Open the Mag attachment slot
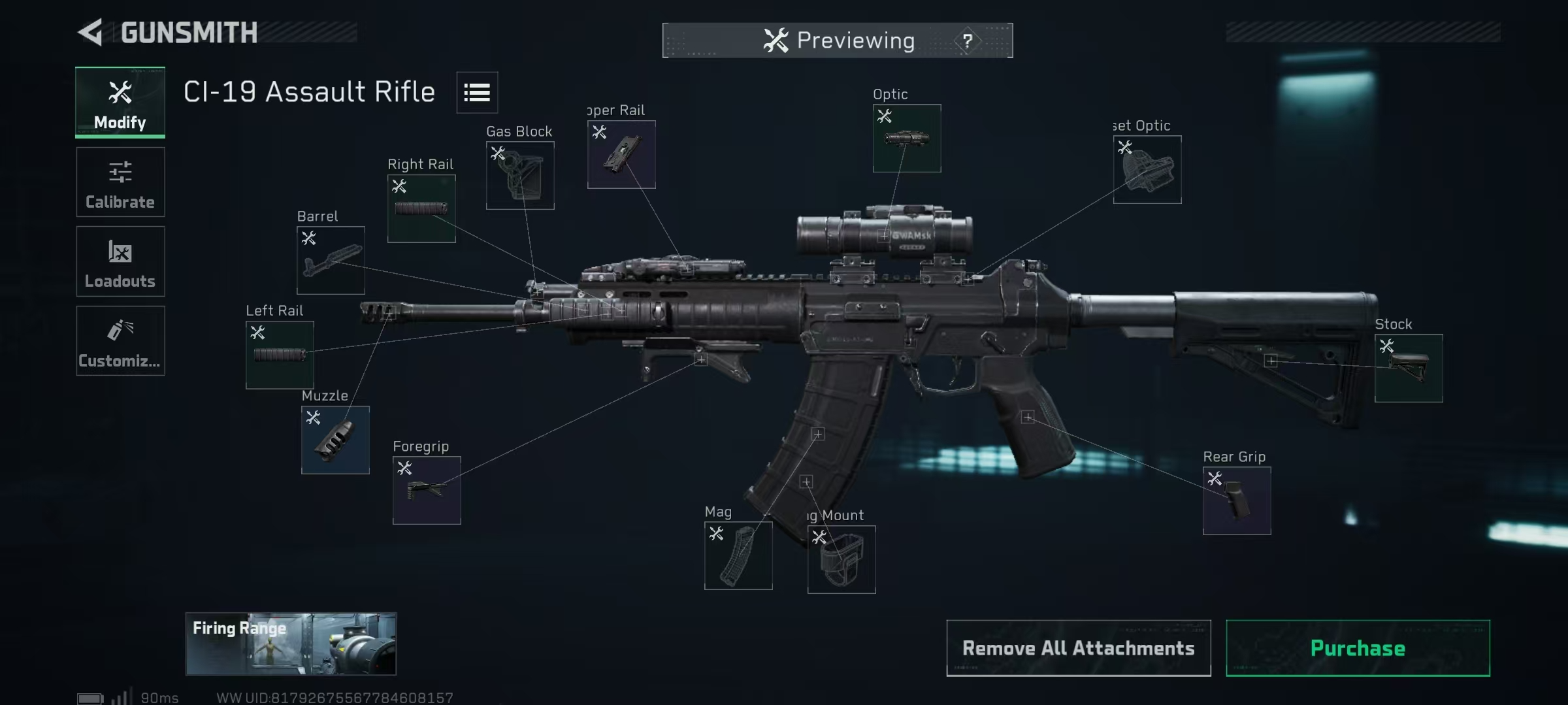Viewport: 1568px width, 705px height. pos(738,555)
